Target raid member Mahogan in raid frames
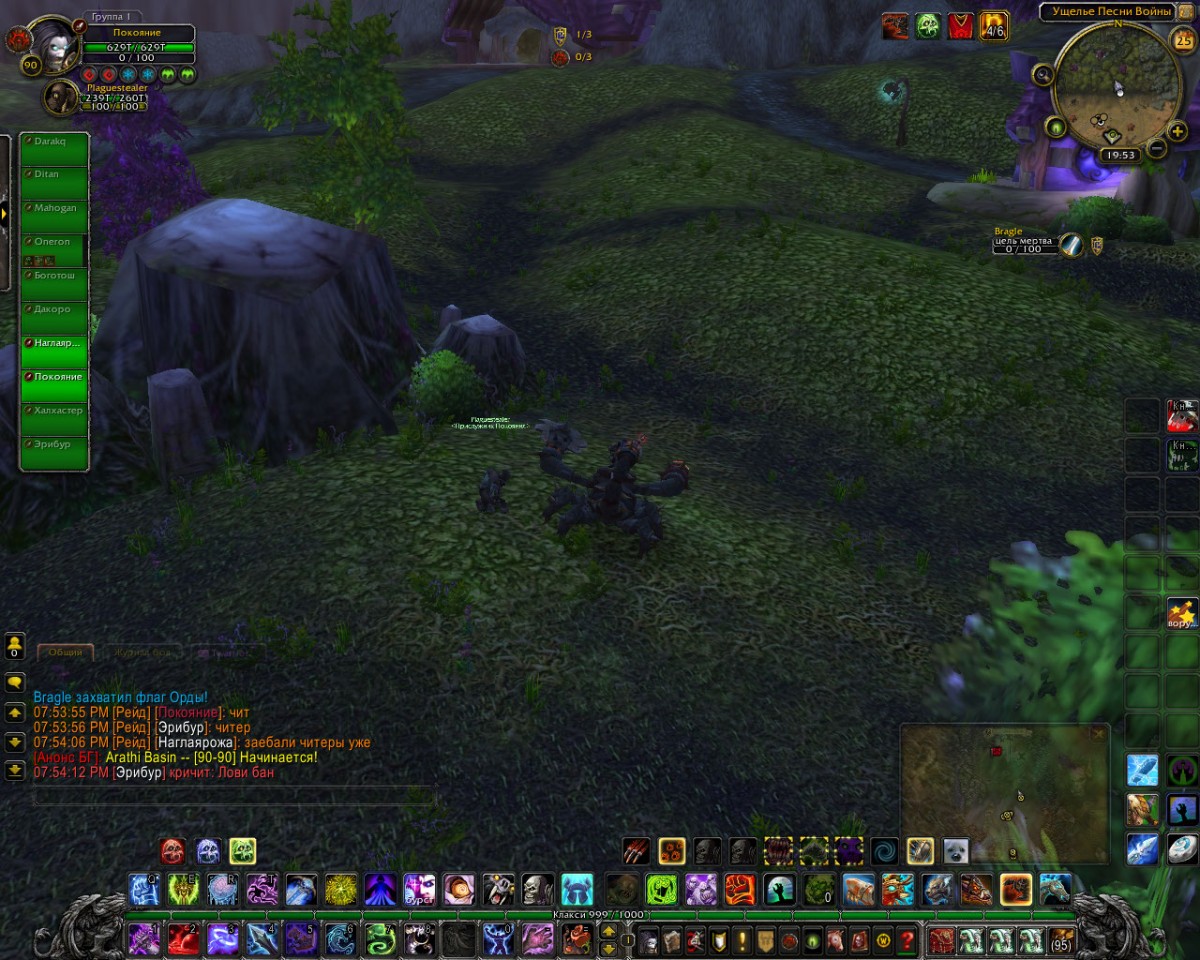The height and width of the screenshot is (960, 1200). (x=54, y=215)
